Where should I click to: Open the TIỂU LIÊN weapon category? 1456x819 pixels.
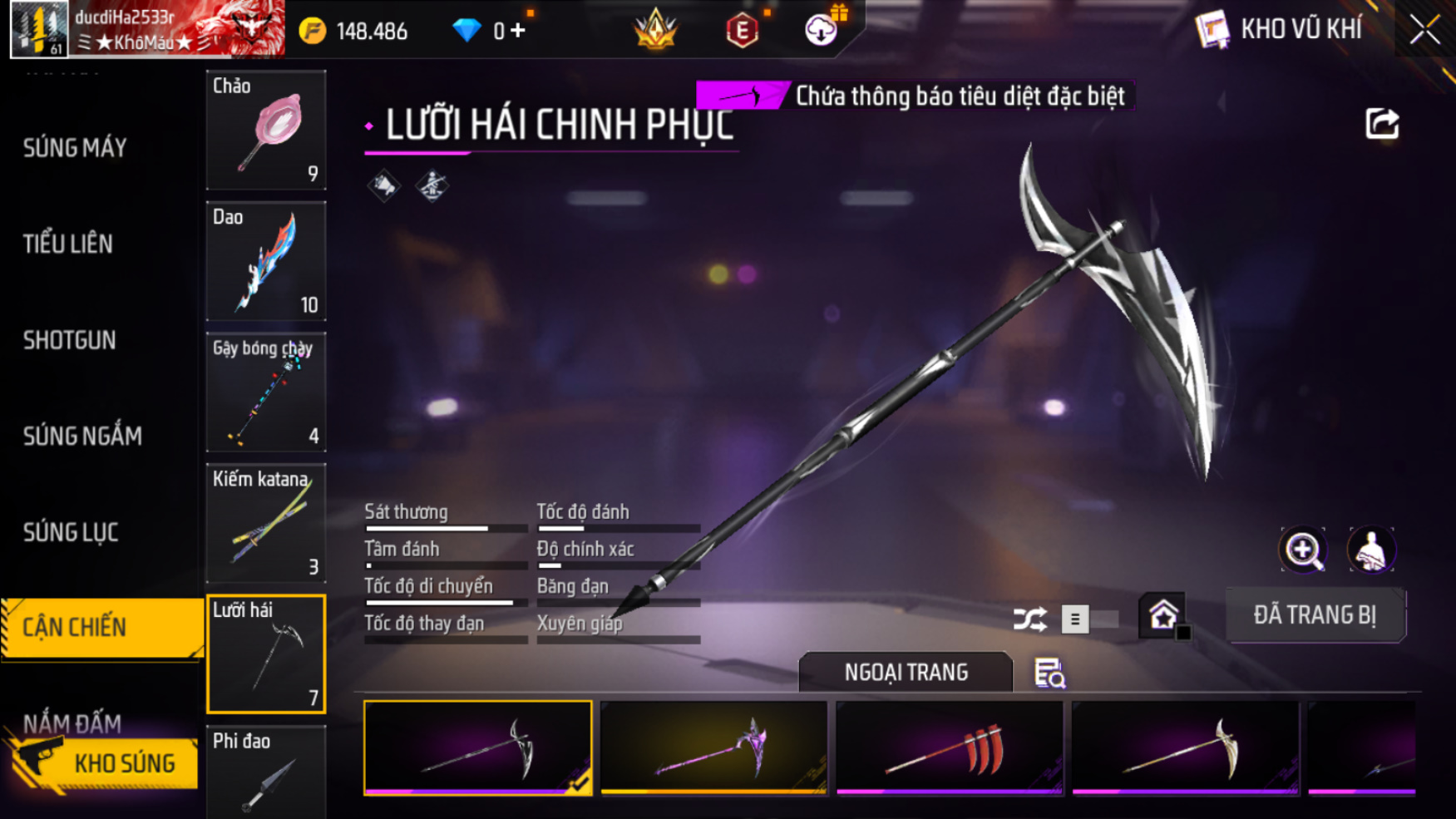pyautogui.click(x=68, y=244)
